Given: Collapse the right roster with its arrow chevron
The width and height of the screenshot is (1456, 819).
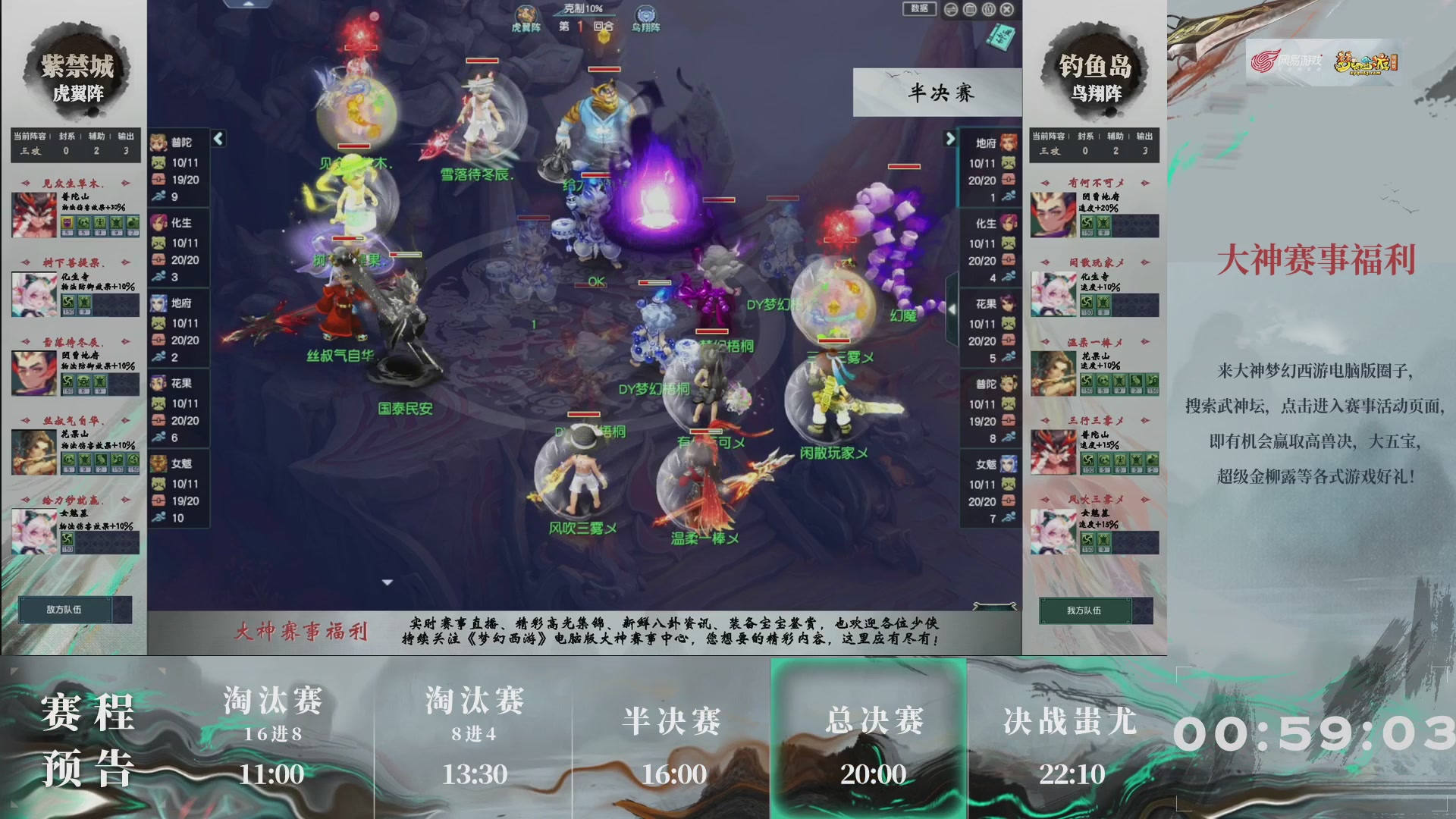Looking at the screenshot, I should coord(950,139).
